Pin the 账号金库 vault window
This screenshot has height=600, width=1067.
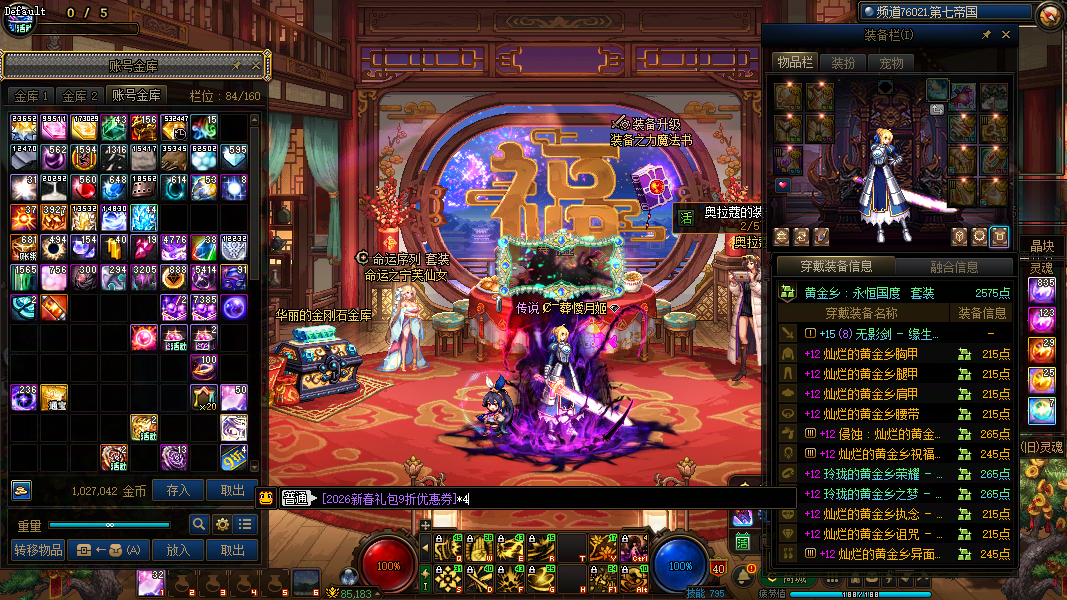237,66
